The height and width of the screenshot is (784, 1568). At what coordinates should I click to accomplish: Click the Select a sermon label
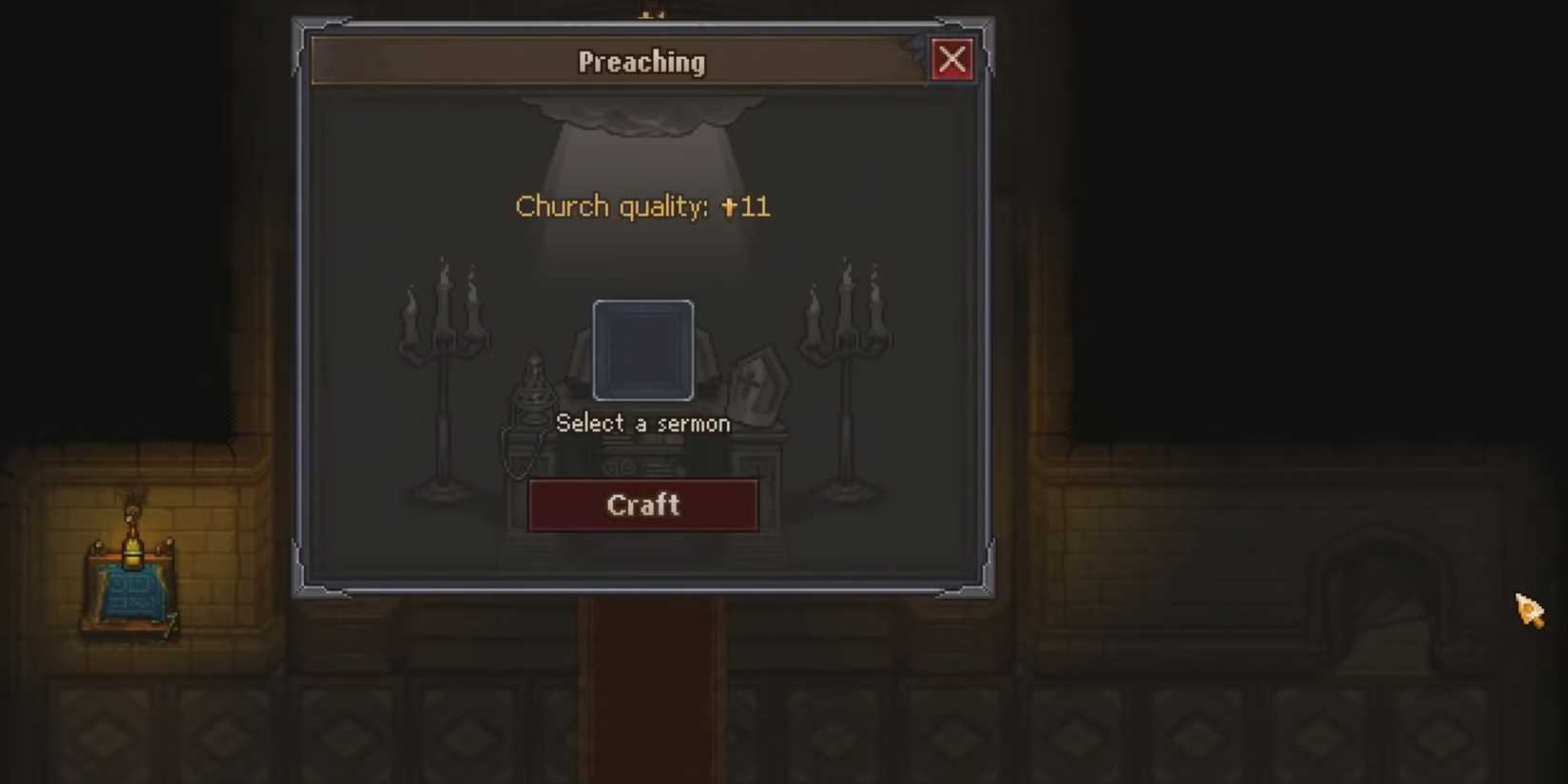[643, 423]
